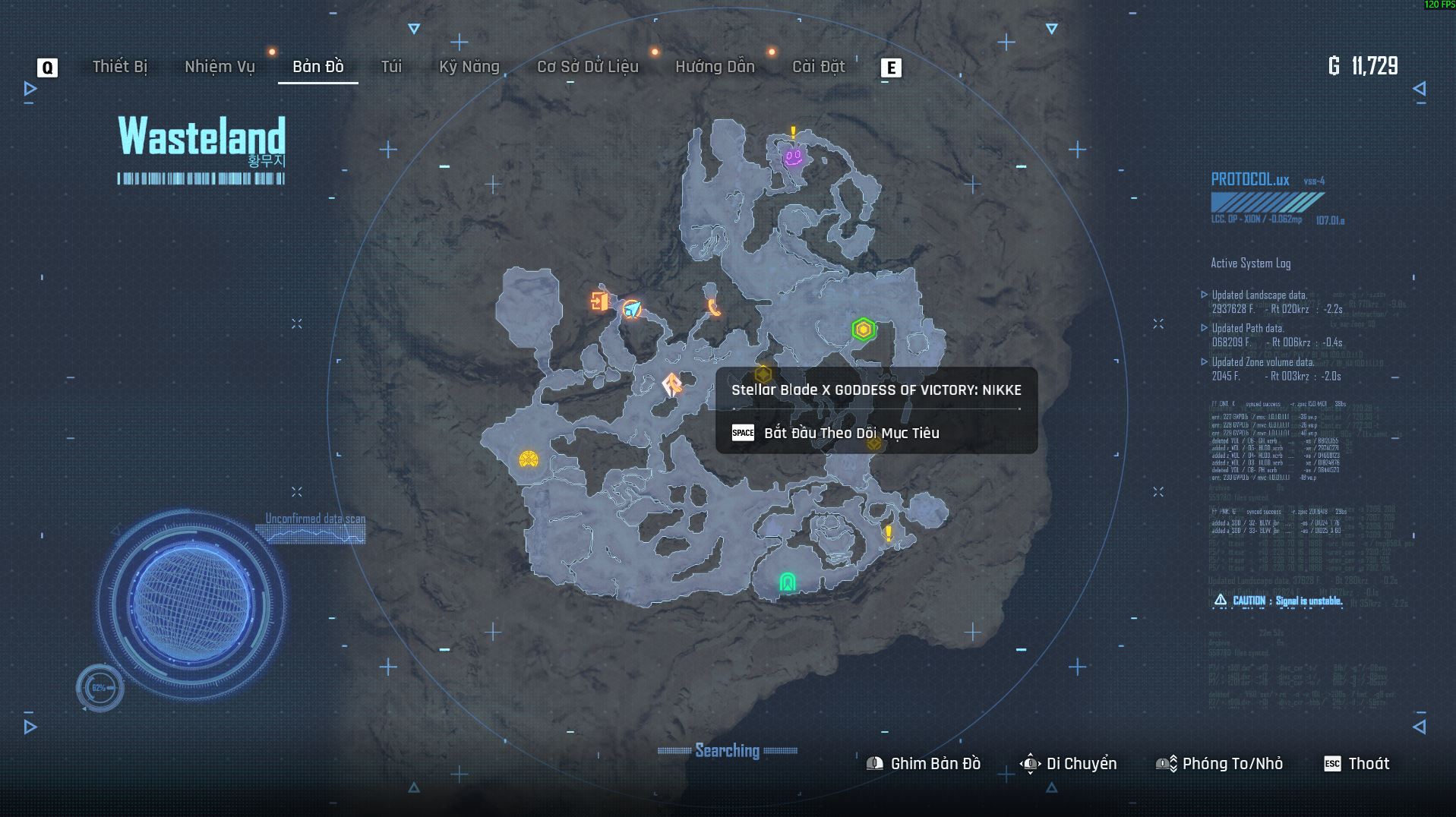The width and height of the screenshot is (1456, 817).
Task: Select the Bản Đồ tab
Action: click(x=317, y=67)
